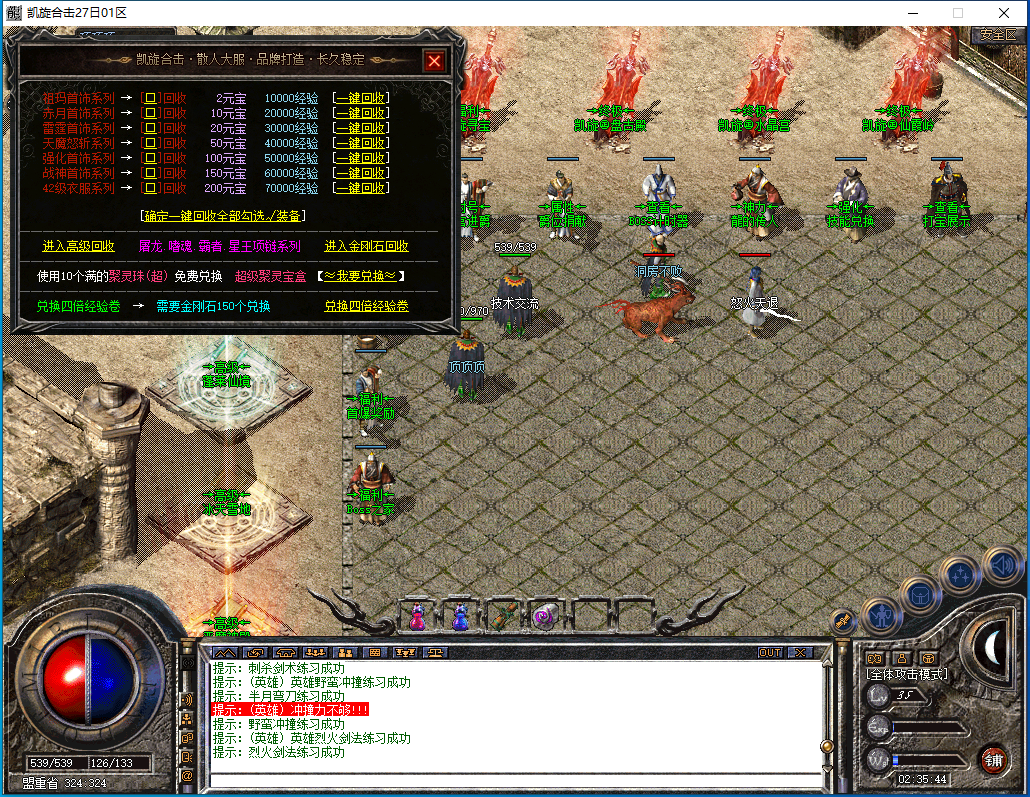Use the blue potion in the hotbar

pos(460,617)
